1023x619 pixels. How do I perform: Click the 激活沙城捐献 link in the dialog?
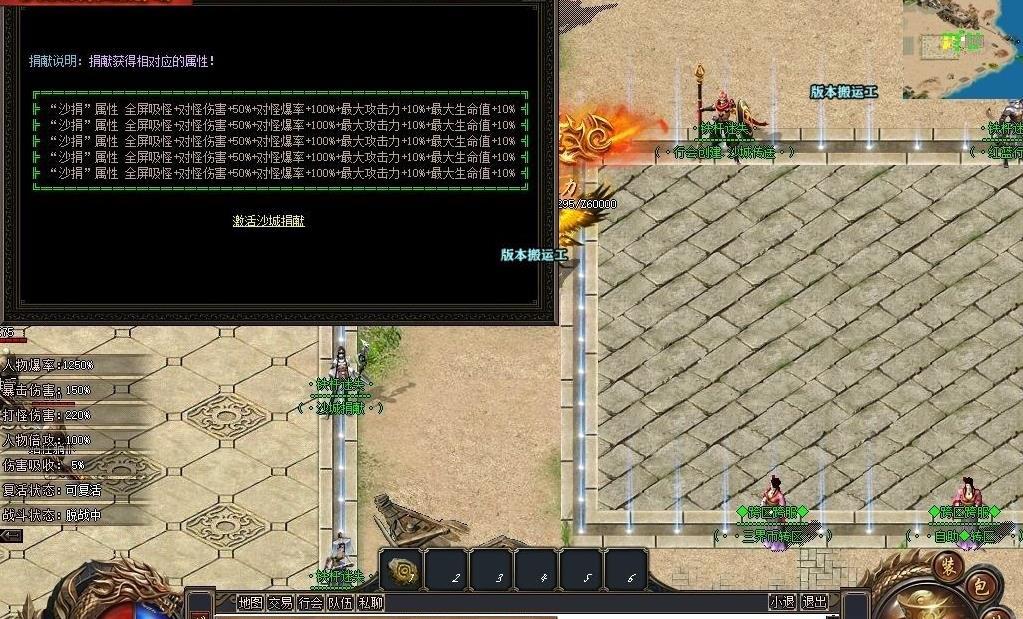click(x=268, y=221)
